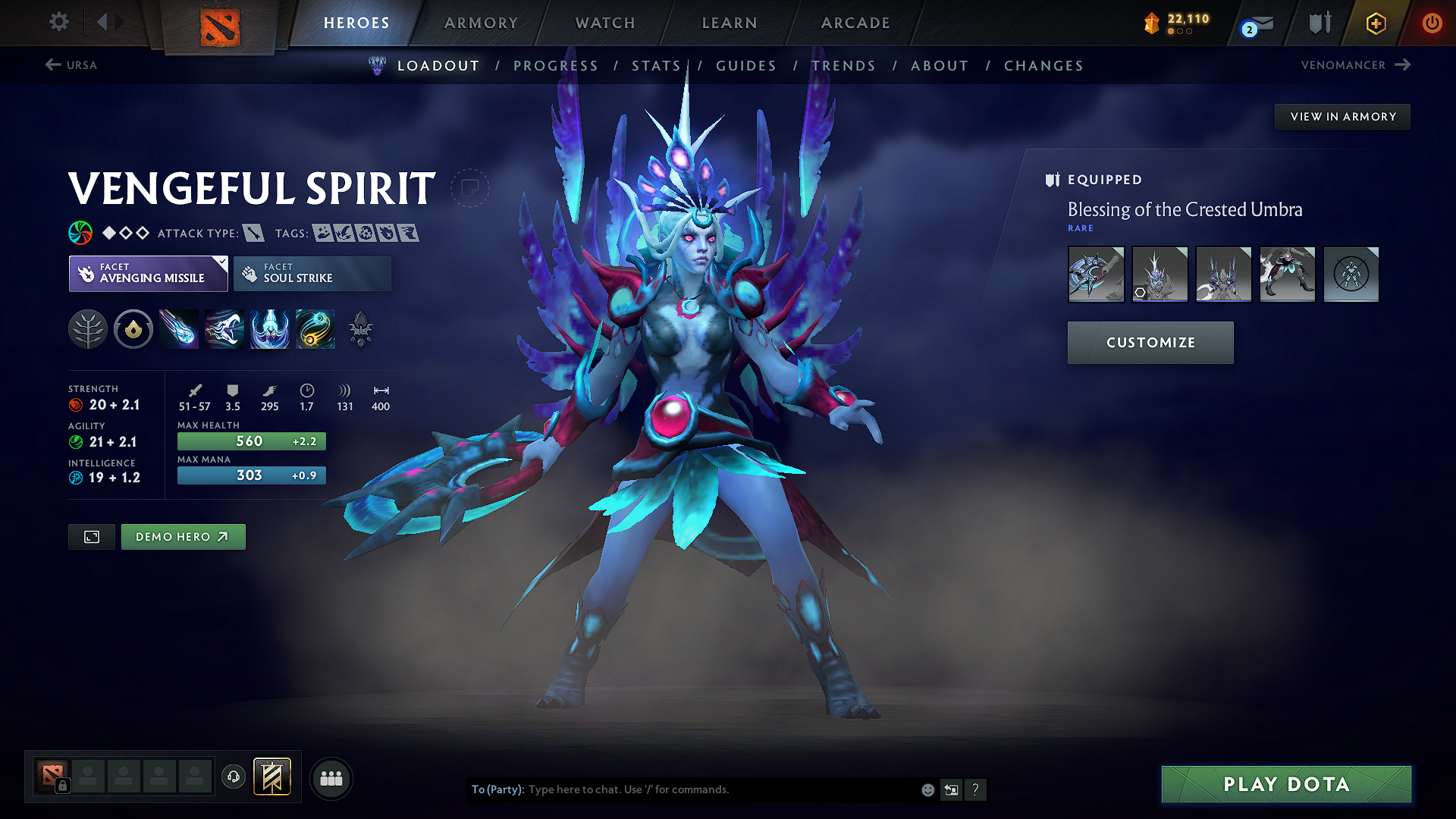Expand the Avenging Missile facet chevron
Image resolution: width=1456 pixels, height=819 pixels.
click(221, 262)
